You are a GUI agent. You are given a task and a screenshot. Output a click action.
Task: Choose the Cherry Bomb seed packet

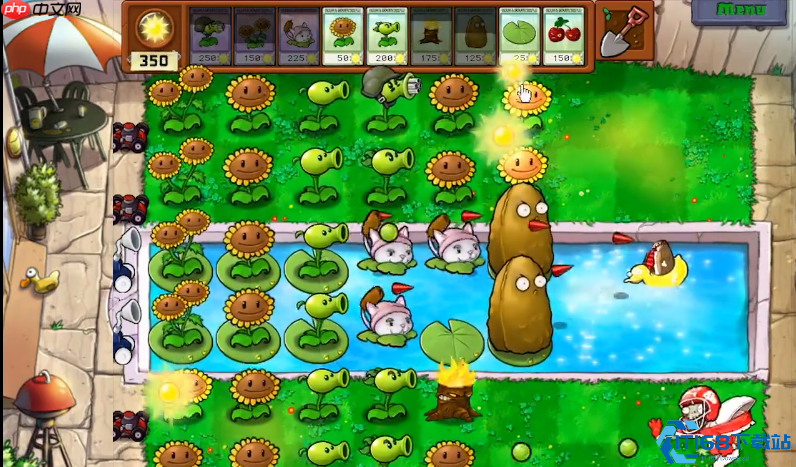[x=564, y=37]
